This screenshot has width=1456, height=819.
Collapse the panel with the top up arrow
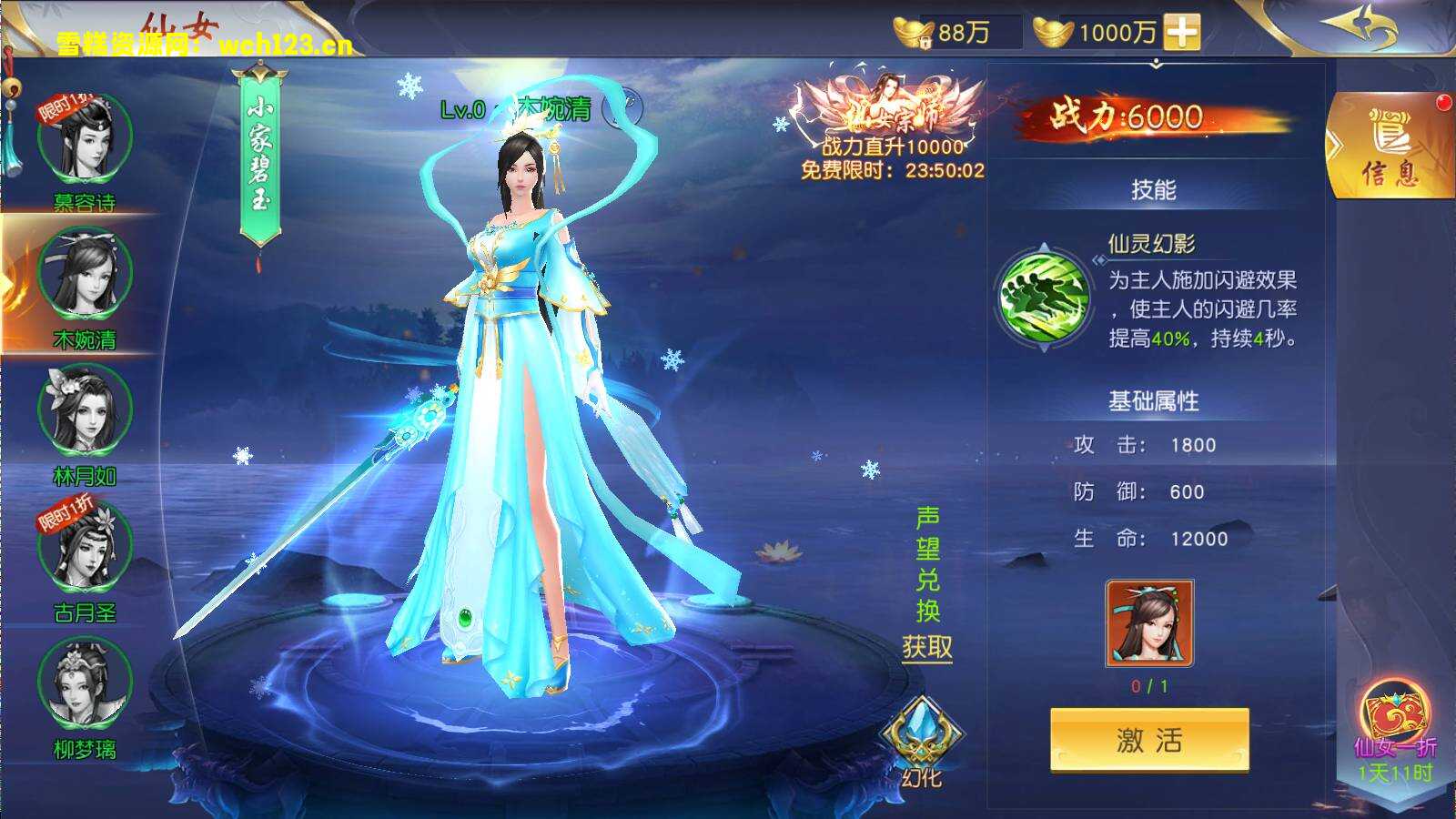click(1157, 64)
